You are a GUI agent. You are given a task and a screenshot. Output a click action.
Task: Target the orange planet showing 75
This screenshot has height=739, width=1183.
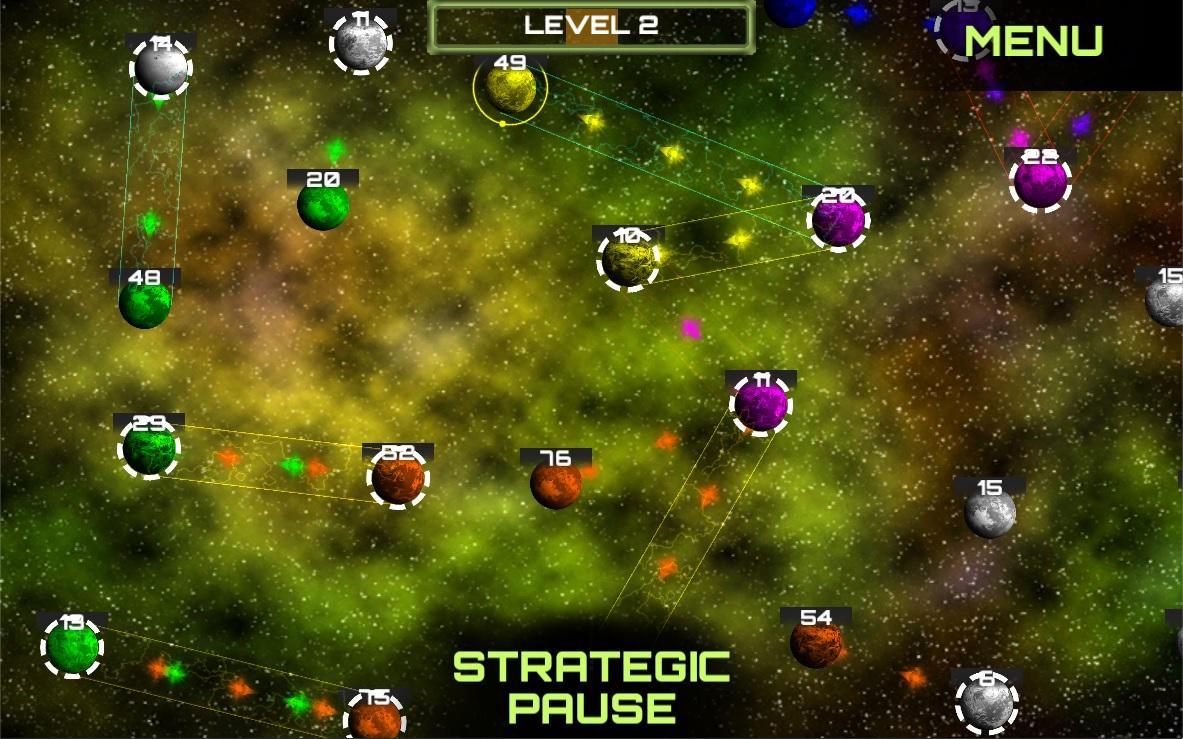[x=374, y=719]
